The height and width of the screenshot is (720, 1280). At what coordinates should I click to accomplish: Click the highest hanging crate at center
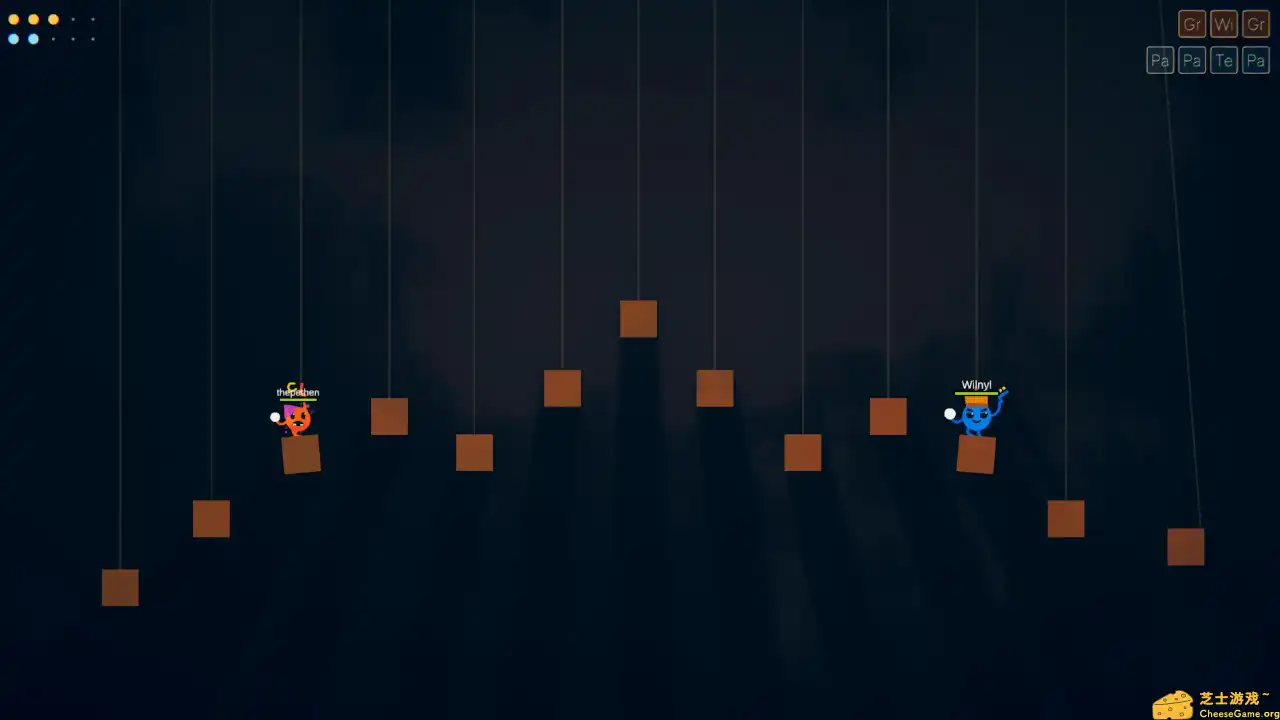638,318
